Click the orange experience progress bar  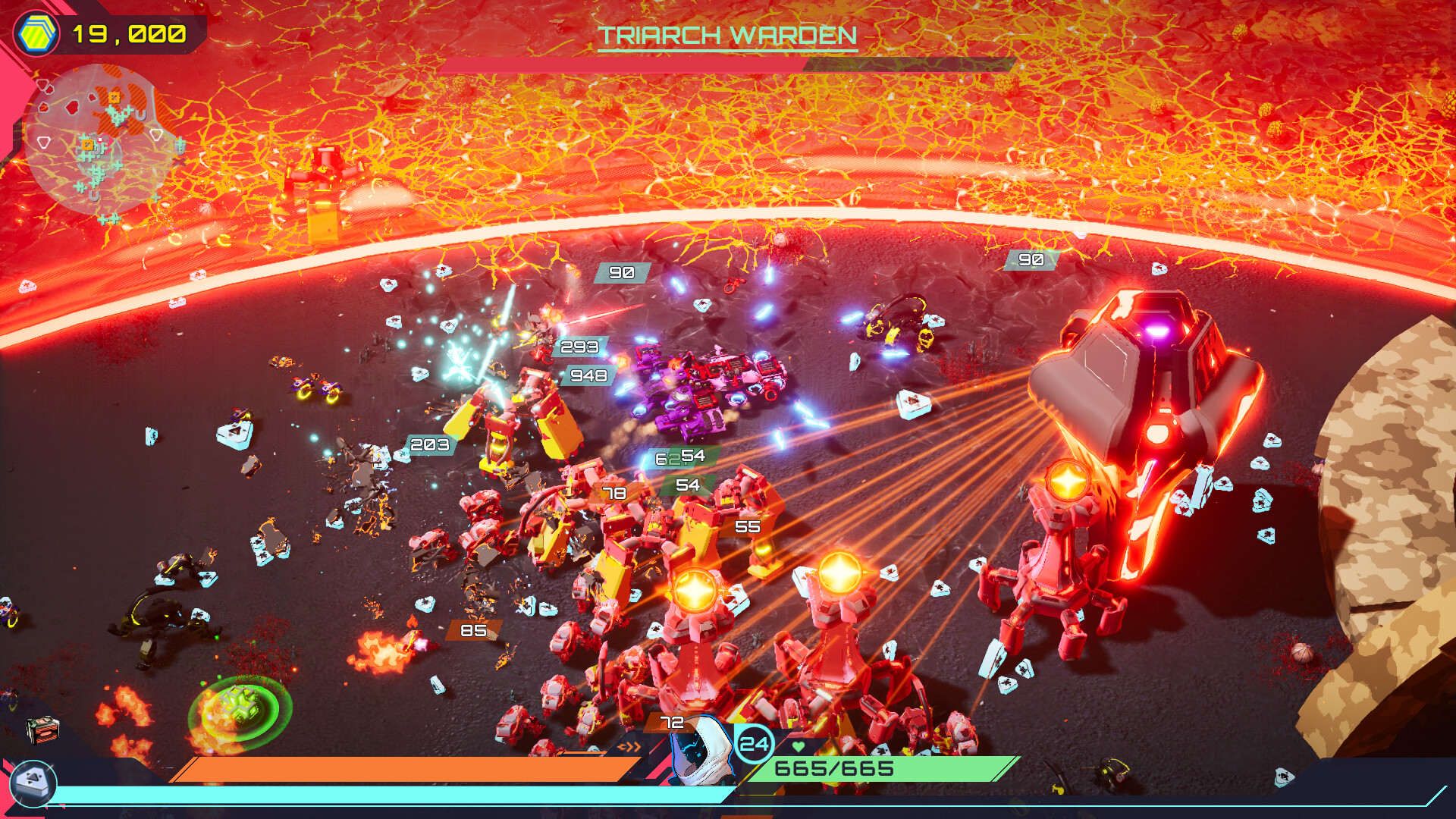pos(402,768)
